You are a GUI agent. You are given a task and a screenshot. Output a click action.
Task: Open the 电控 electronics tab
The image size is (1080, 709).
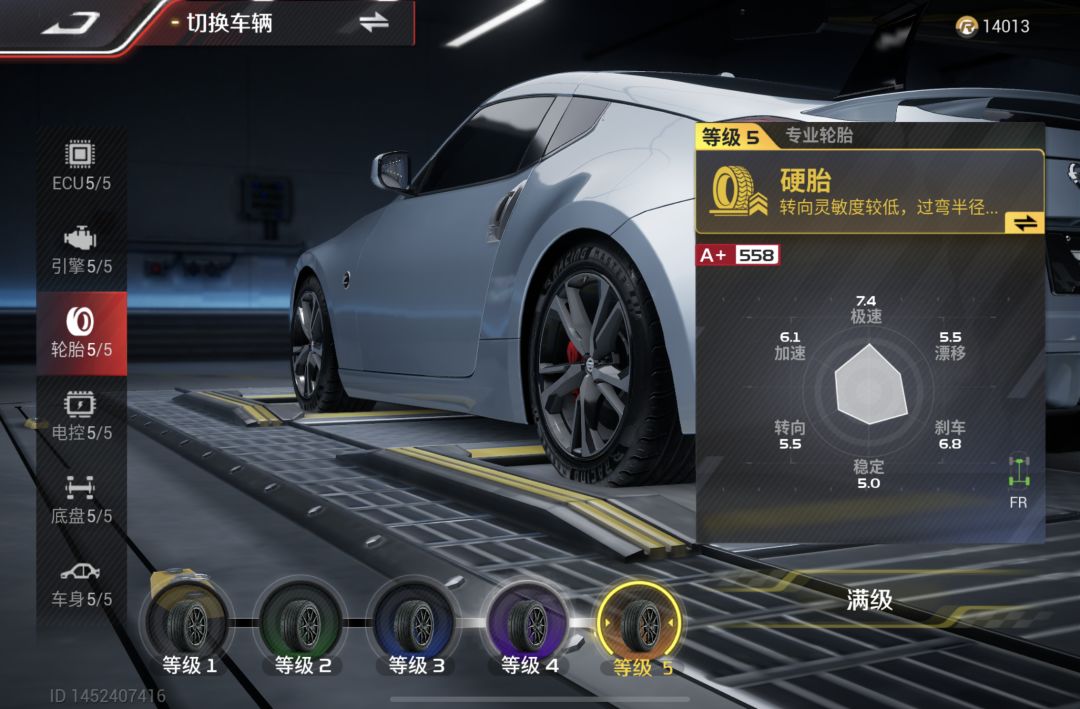click(82, 416)
